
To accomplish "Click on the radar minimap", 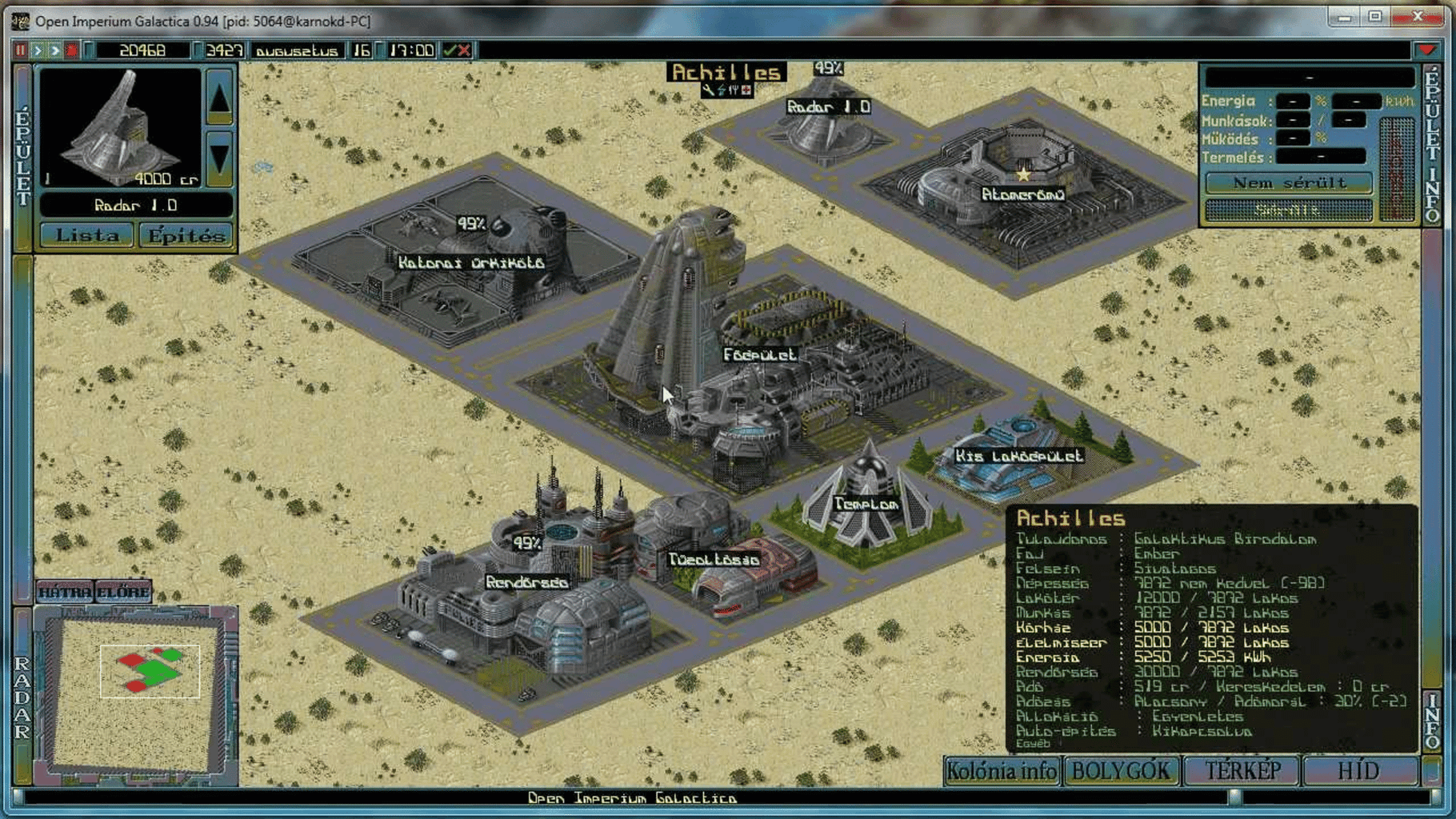I will coord(136,692).
